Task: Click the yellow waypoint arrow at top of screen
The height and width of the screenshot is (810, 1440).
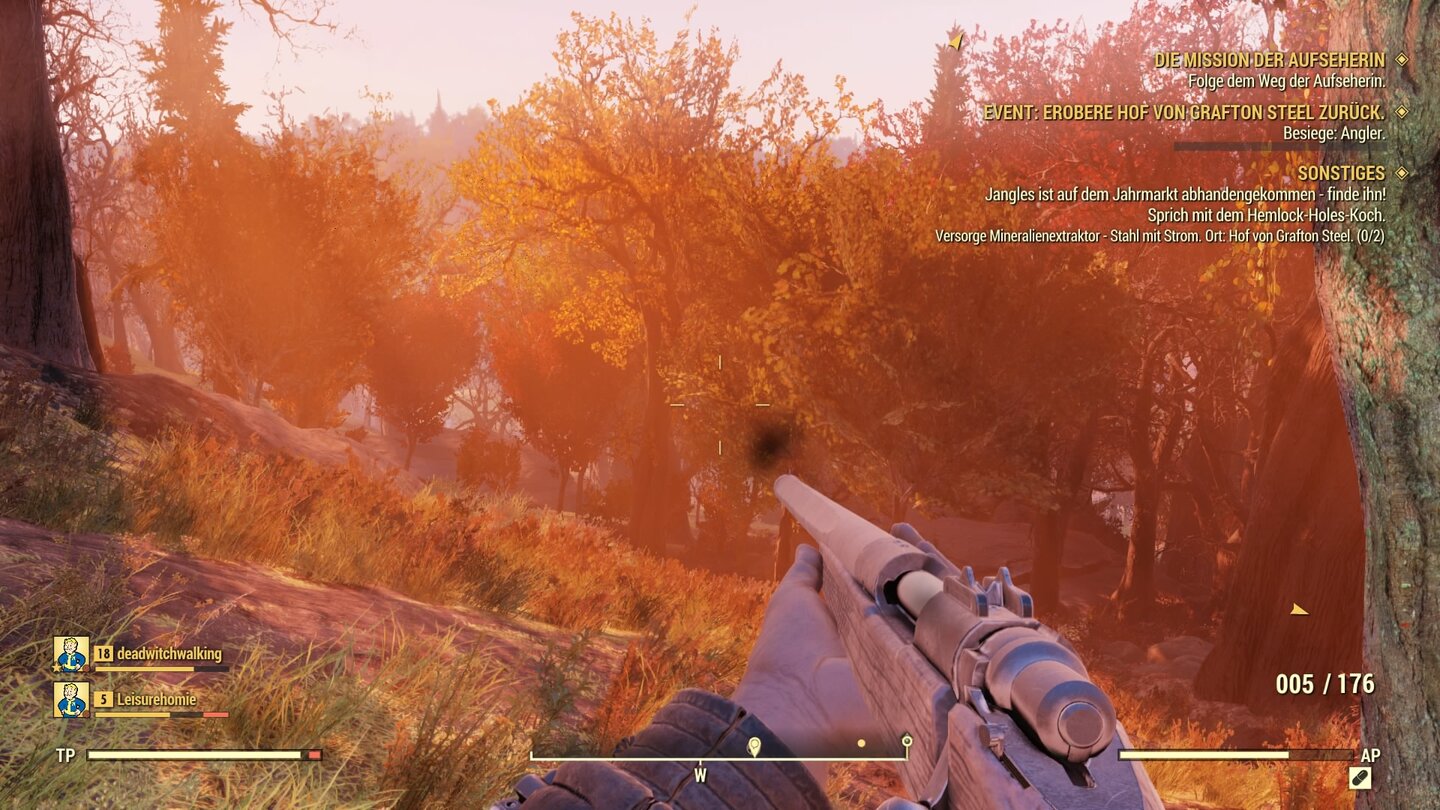Action: coord(957,42)
